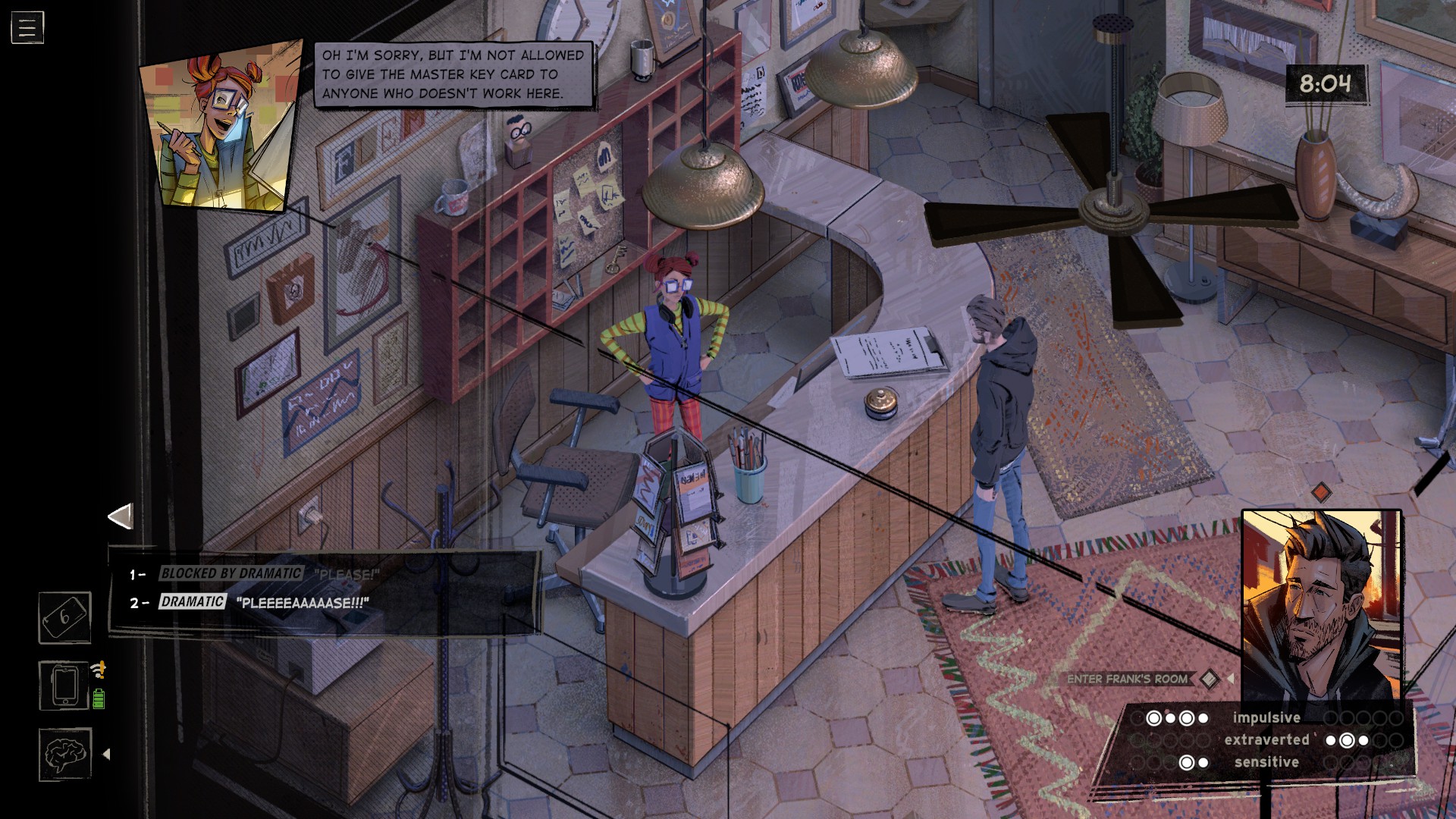The width and height of the screenshot is (1456, 819).
Task: Select a filled dot on the impulsive trait row
Action: click(1154, 717)
